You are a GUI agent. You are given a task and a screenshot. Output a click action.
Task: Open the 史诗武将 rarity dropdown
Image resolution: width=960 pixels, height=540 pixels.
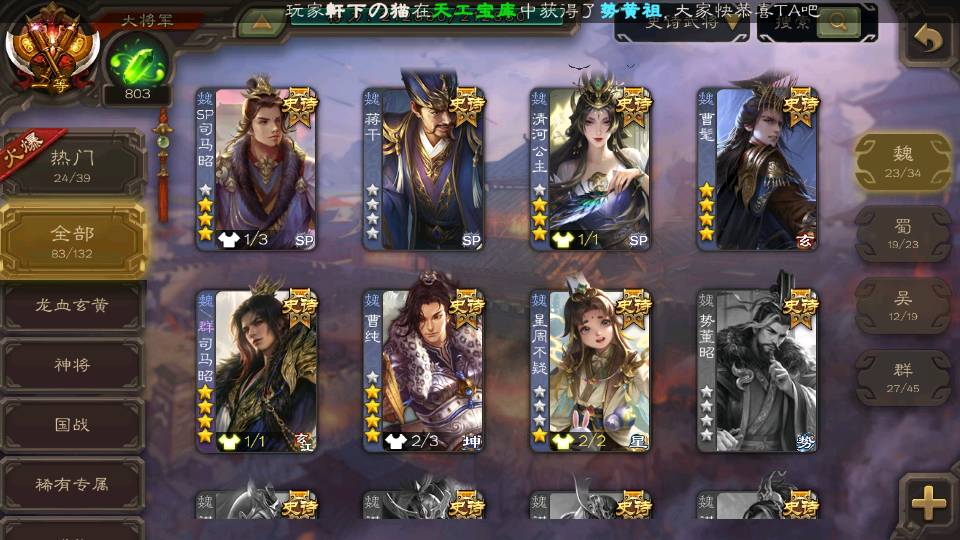682,22
